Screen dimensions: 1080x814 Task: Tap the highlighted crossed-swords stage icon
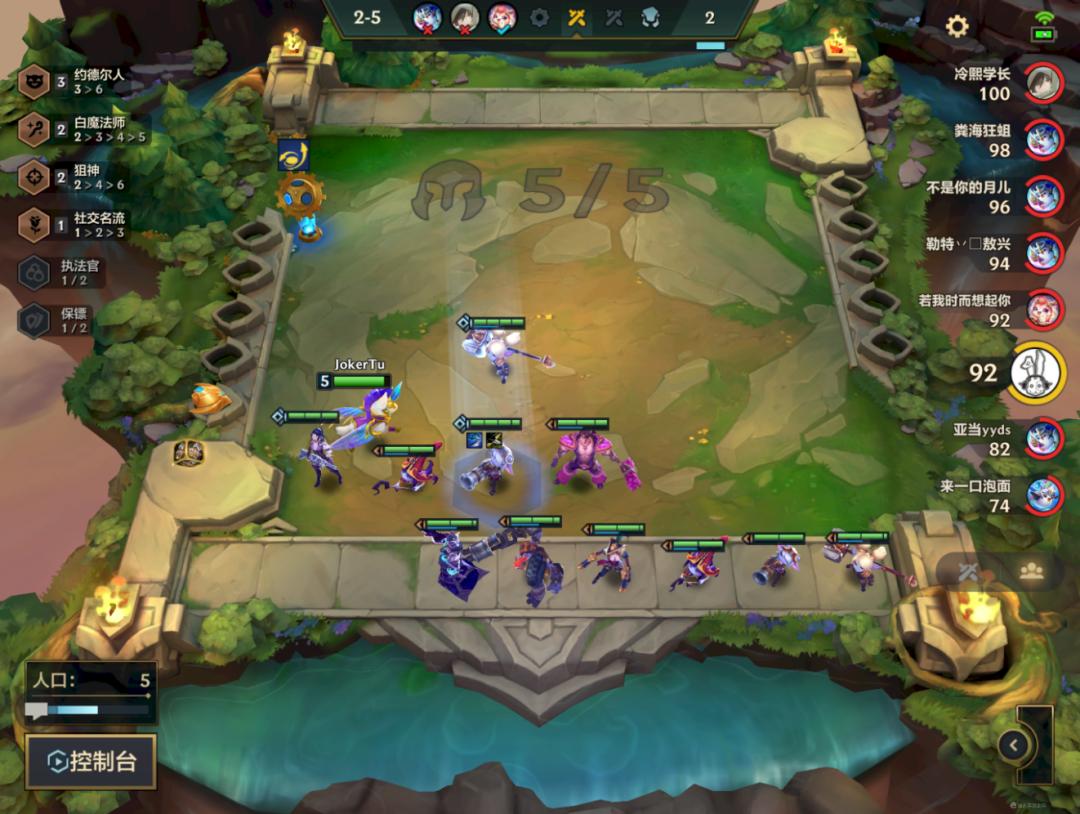pos(576,17)
